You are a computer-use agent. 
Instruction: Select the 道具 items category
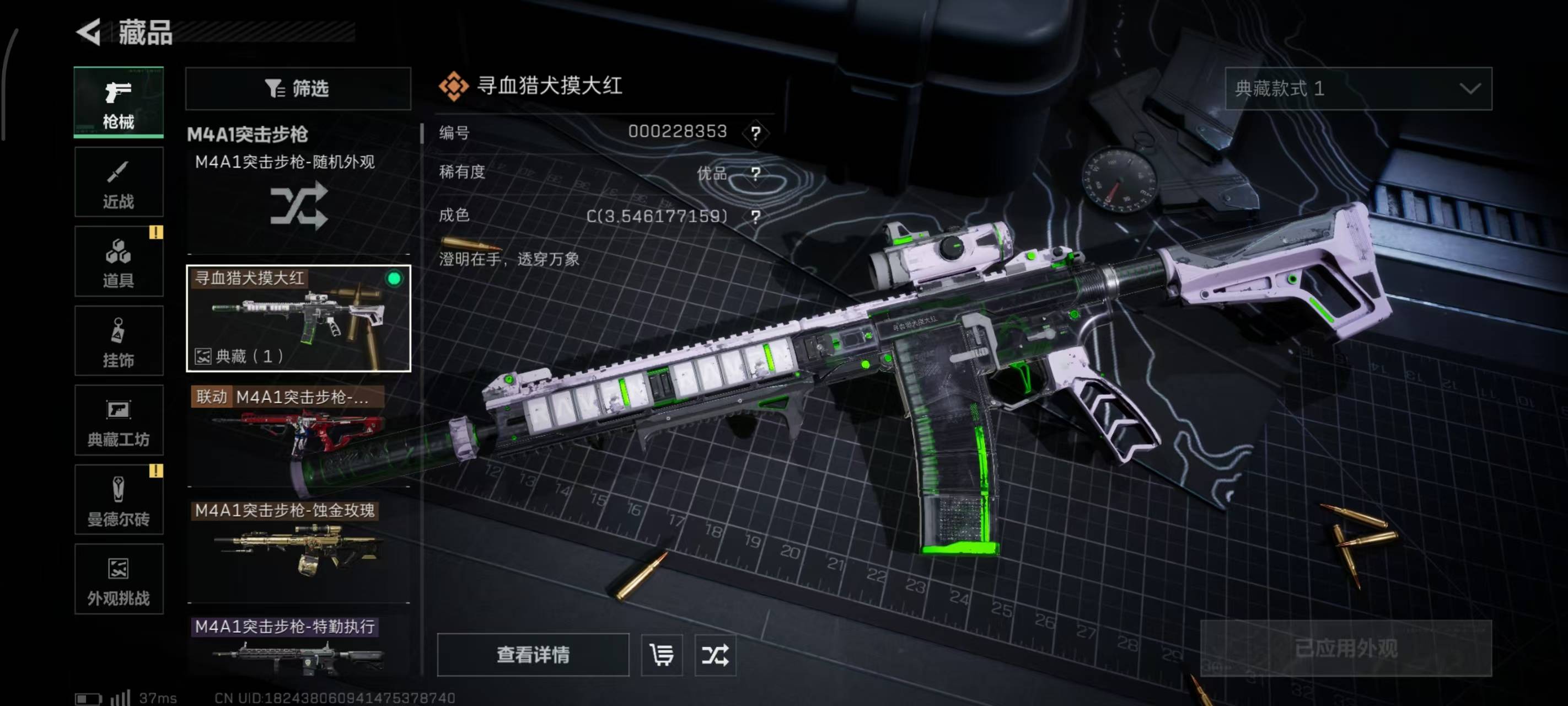click(x=119, y=262)
